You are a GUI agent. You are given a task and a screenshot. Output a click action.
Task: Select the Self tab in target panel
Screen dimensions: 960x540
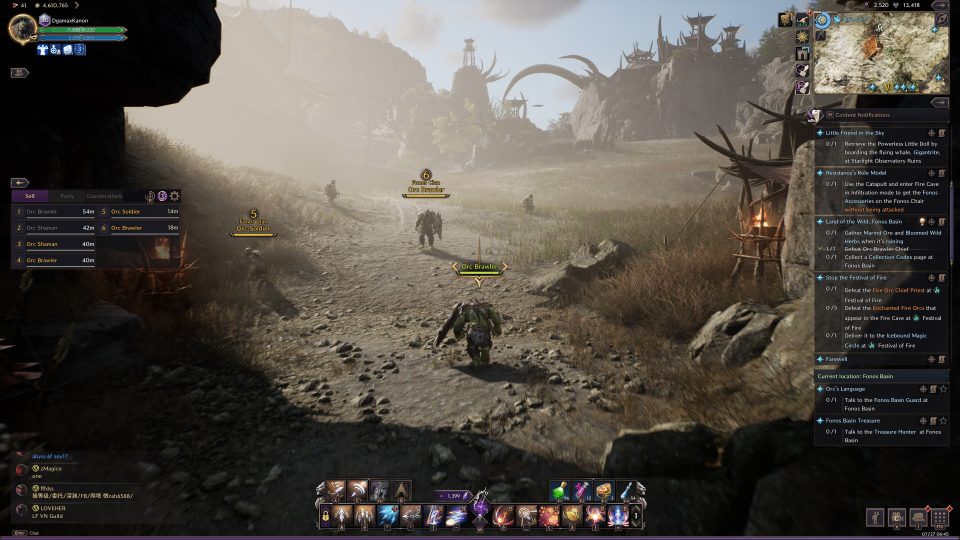(30, 196)
